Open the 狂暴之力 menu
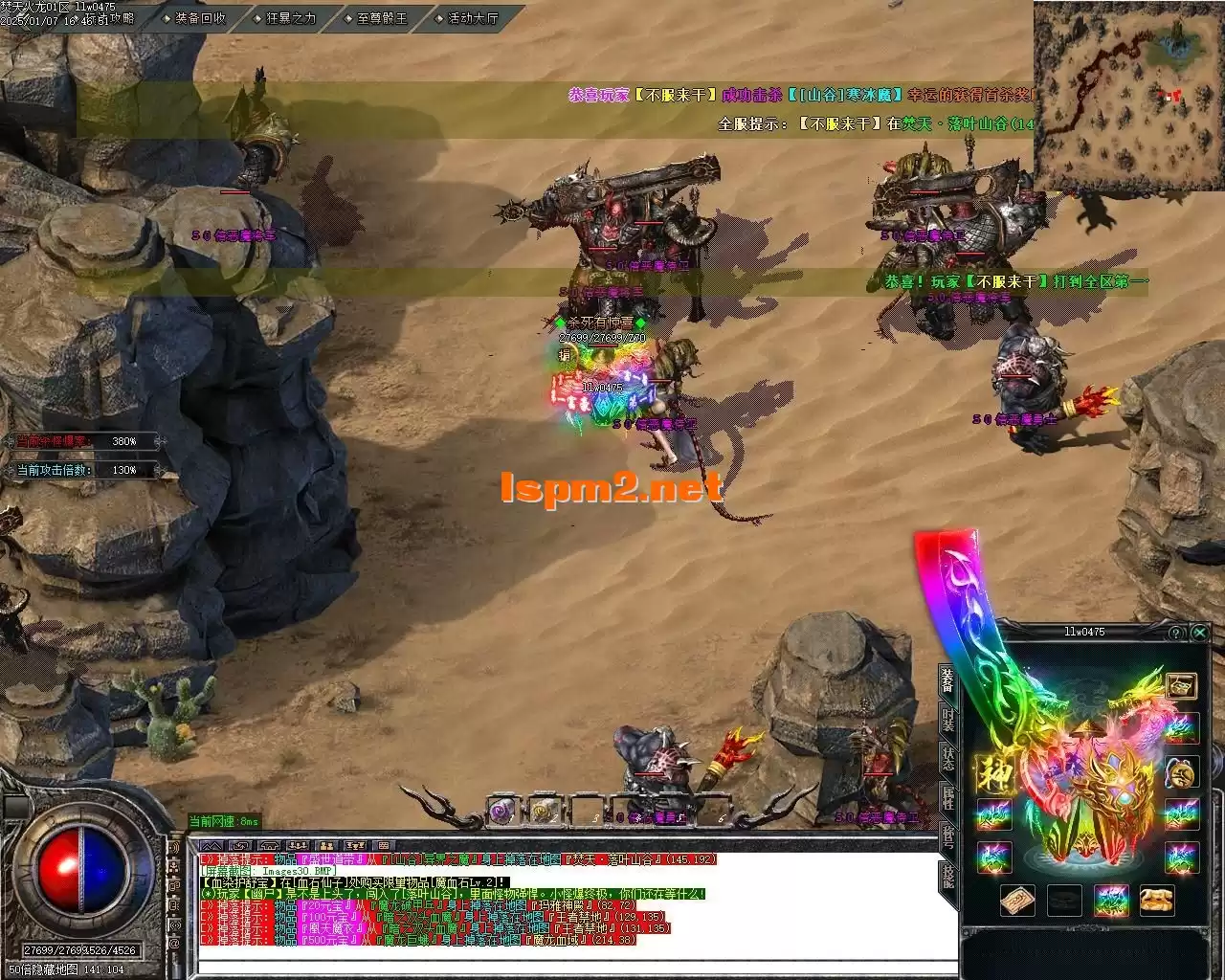Viewport: 1225px width, 980px height. pos(291,17)
